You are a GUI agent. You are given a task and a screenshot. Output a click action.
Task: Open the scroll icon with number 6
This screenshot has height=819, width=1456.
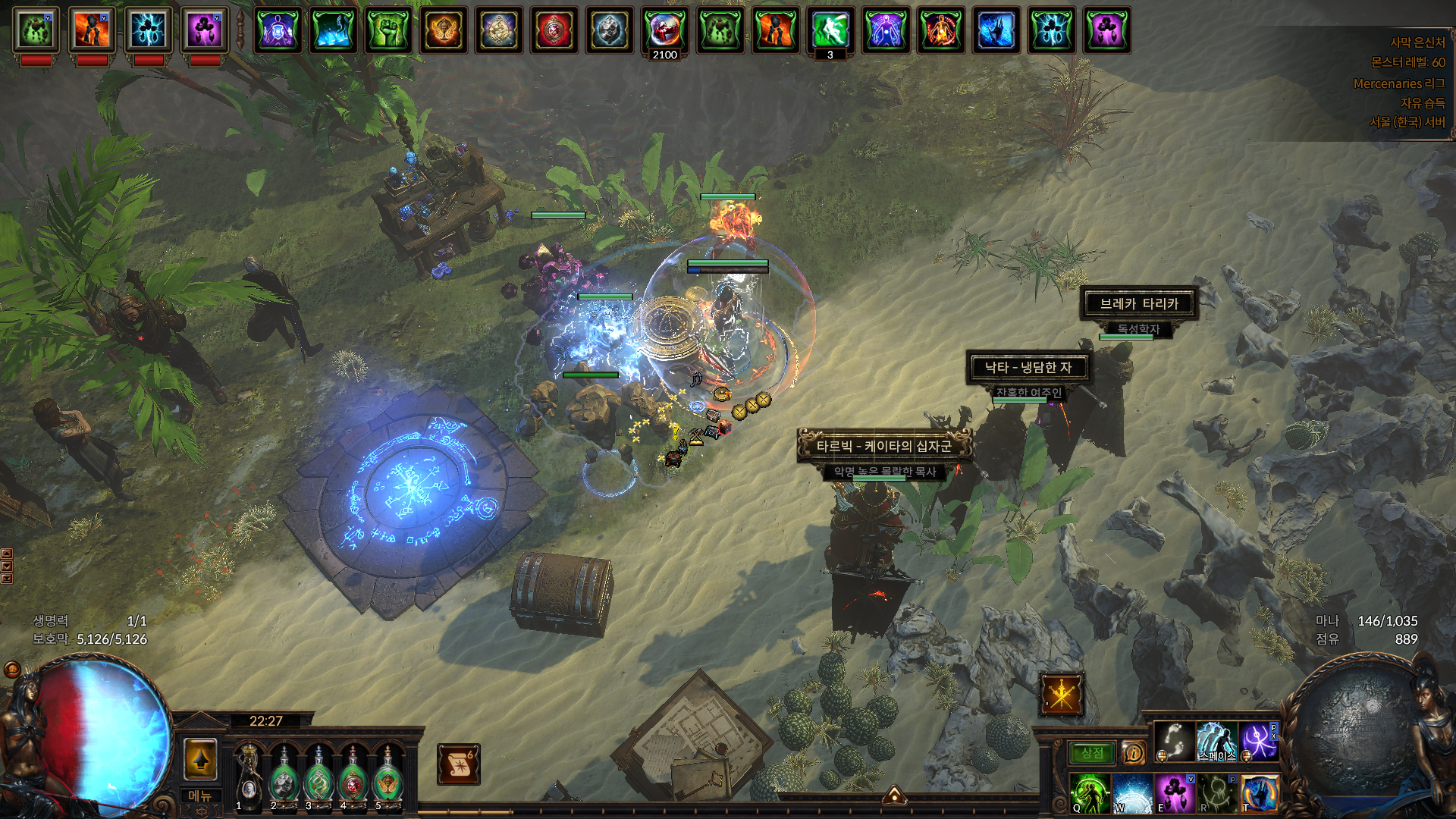point(458,764)
